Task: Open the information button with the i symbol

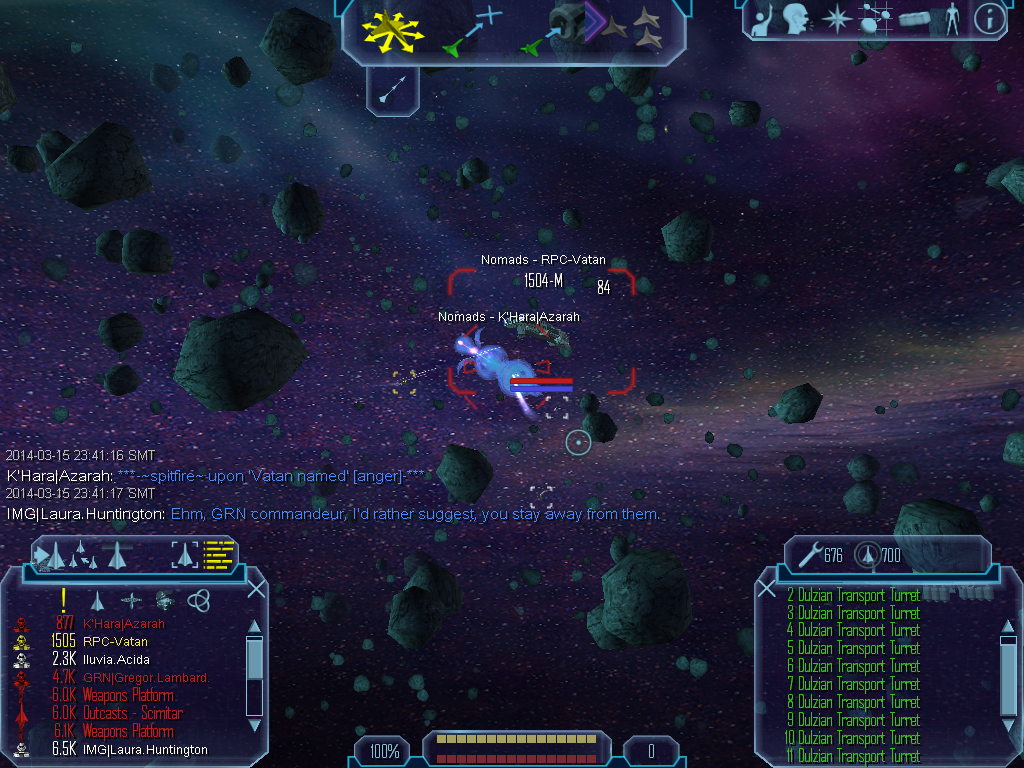Action: [989, 19]
